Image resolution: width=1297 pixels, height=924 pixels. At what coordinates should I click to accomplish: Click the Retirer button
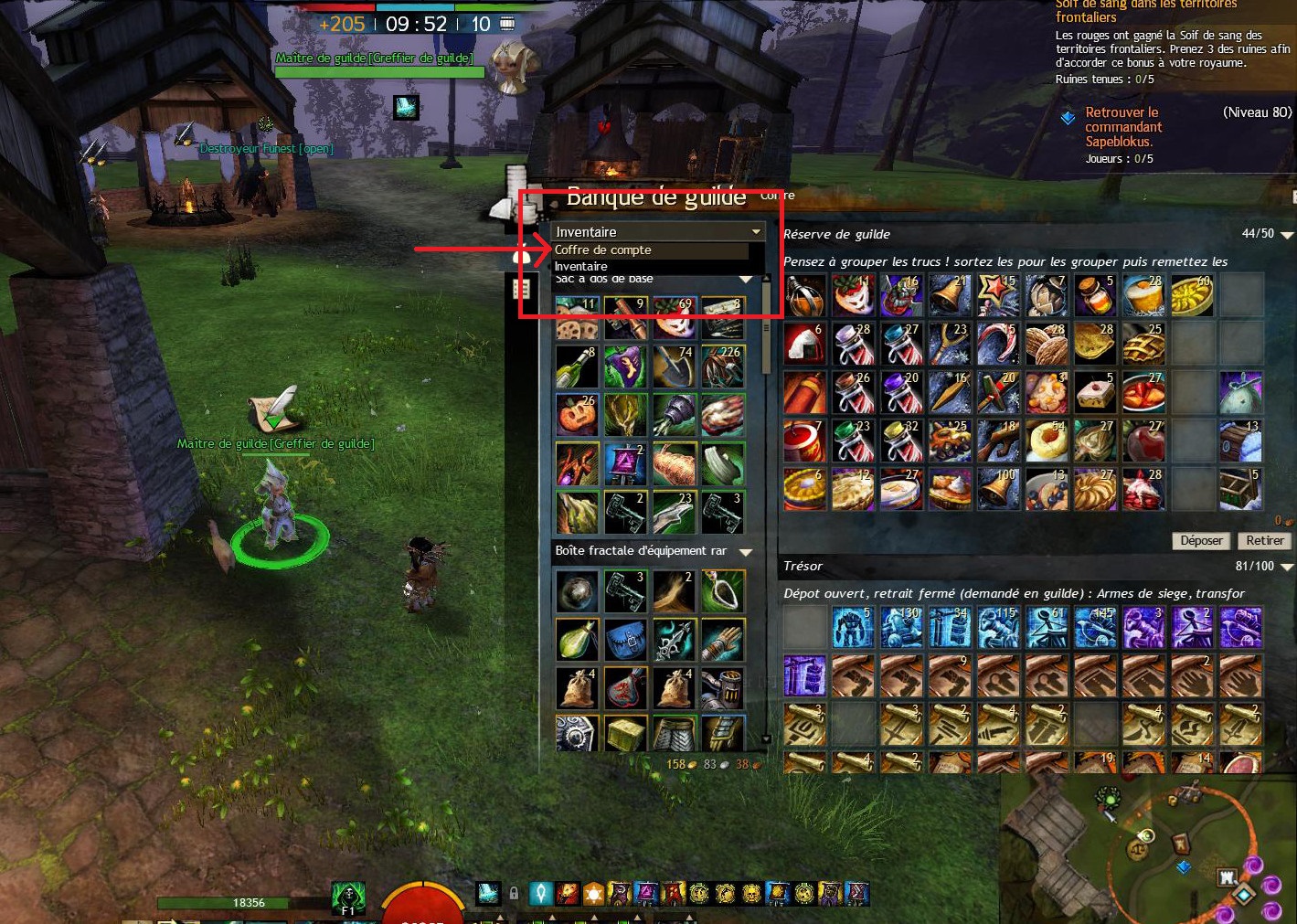coord(1264,540)
